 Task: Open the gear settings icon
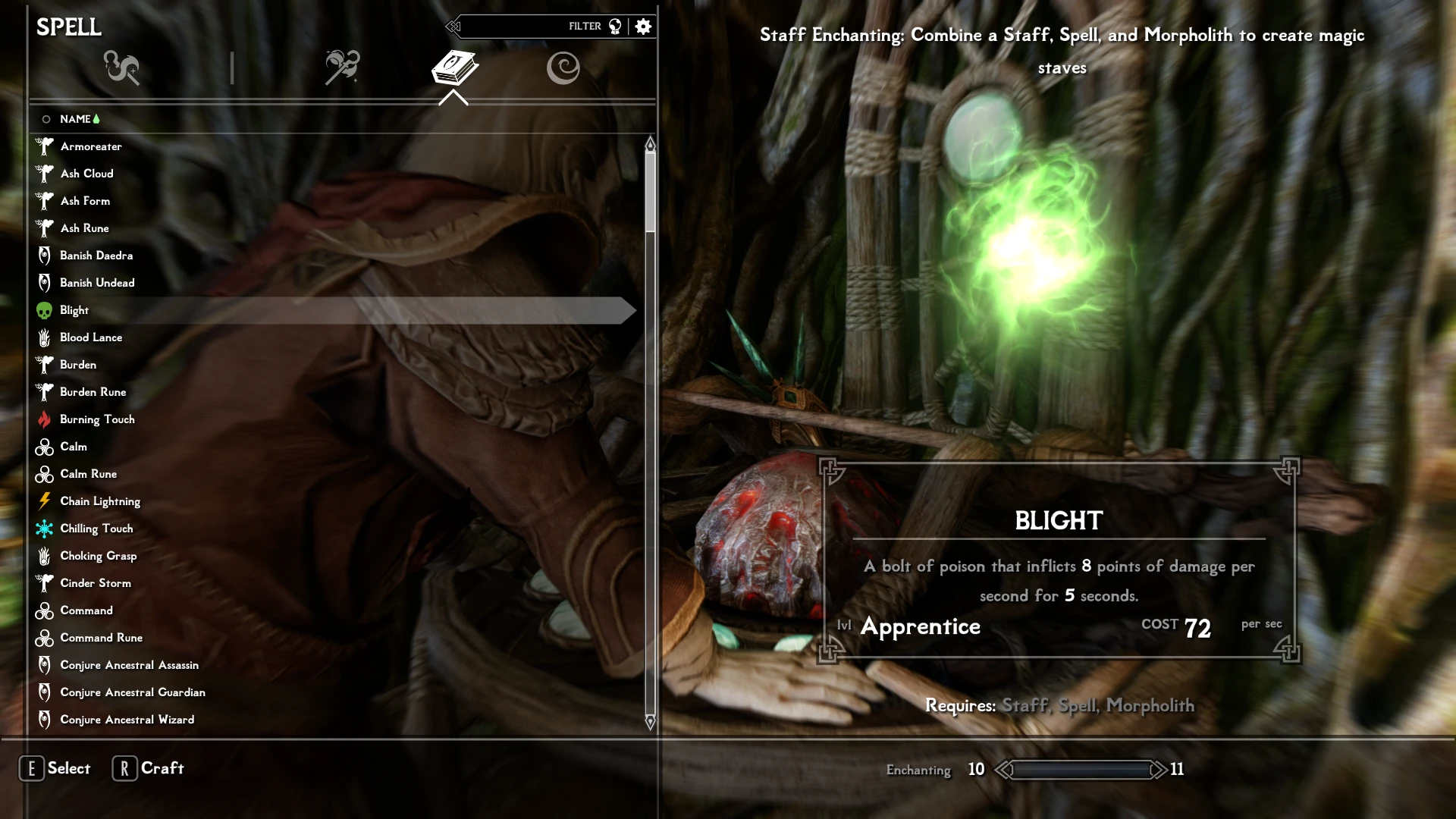pos(643,27)
